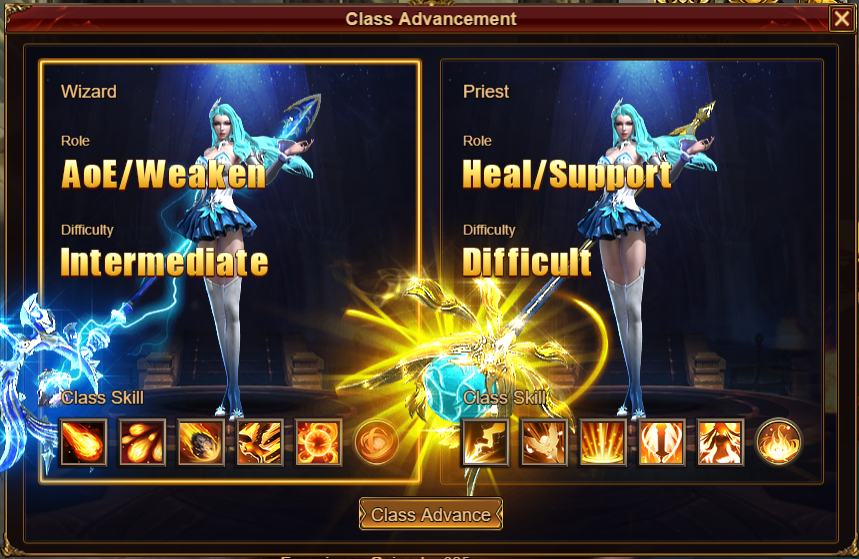Inspect the Wizard's fire phoenix skill
The height and width of the screenshot is (559, 859).
260,442
